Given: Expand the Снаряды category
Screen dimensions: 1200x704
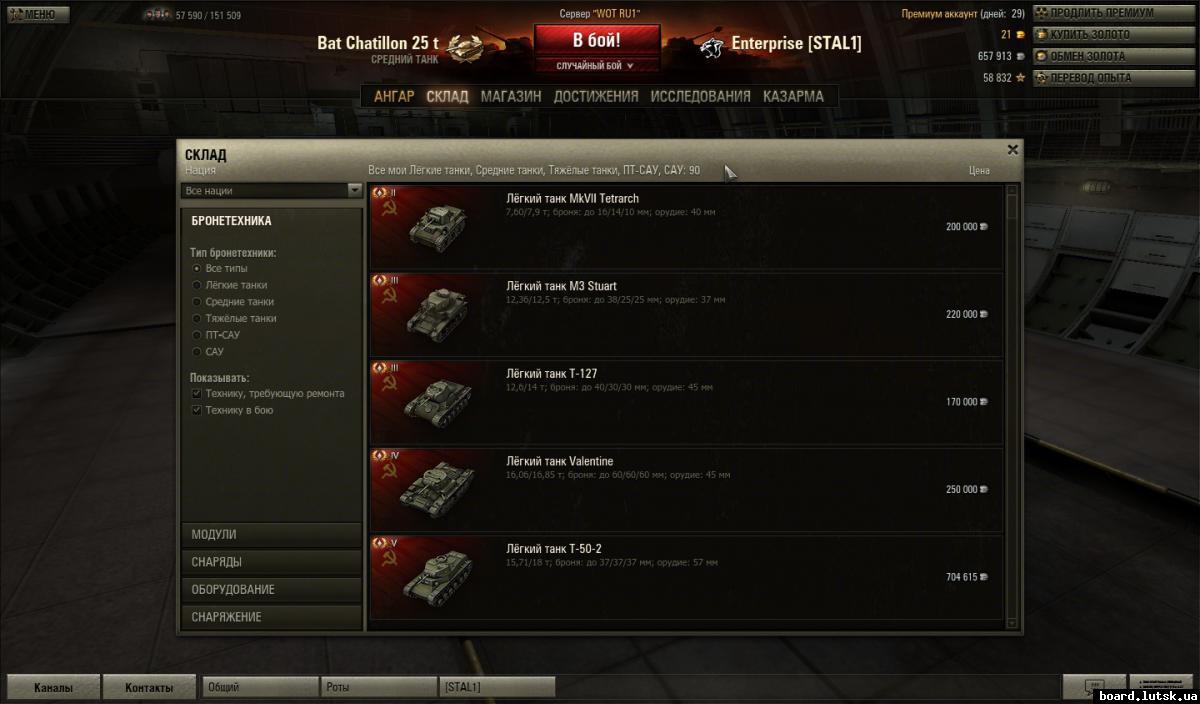Looking at the screenshot, I should [x=271, y=562].
